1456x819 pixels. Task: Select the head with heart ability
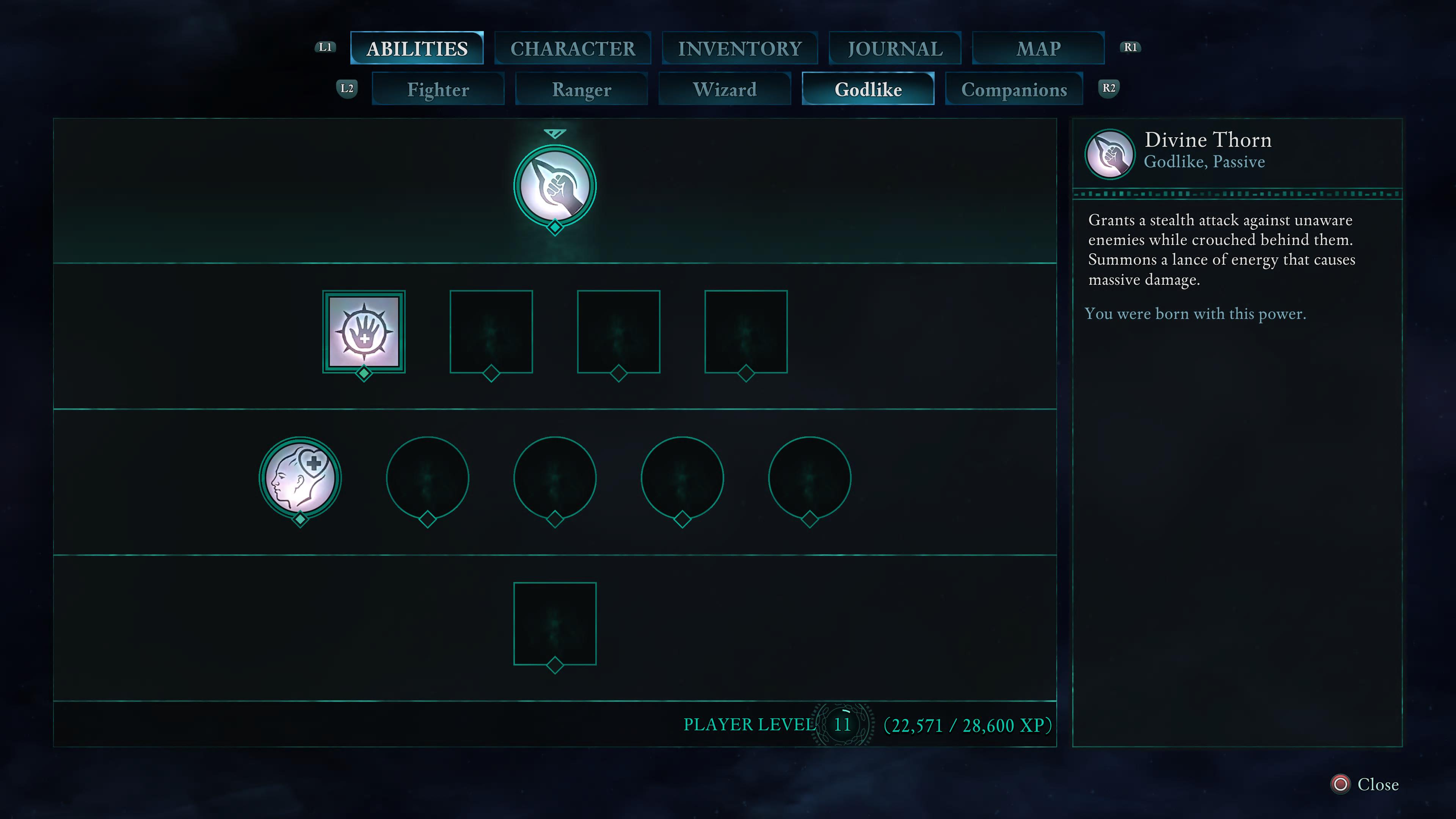coord(300,478)
